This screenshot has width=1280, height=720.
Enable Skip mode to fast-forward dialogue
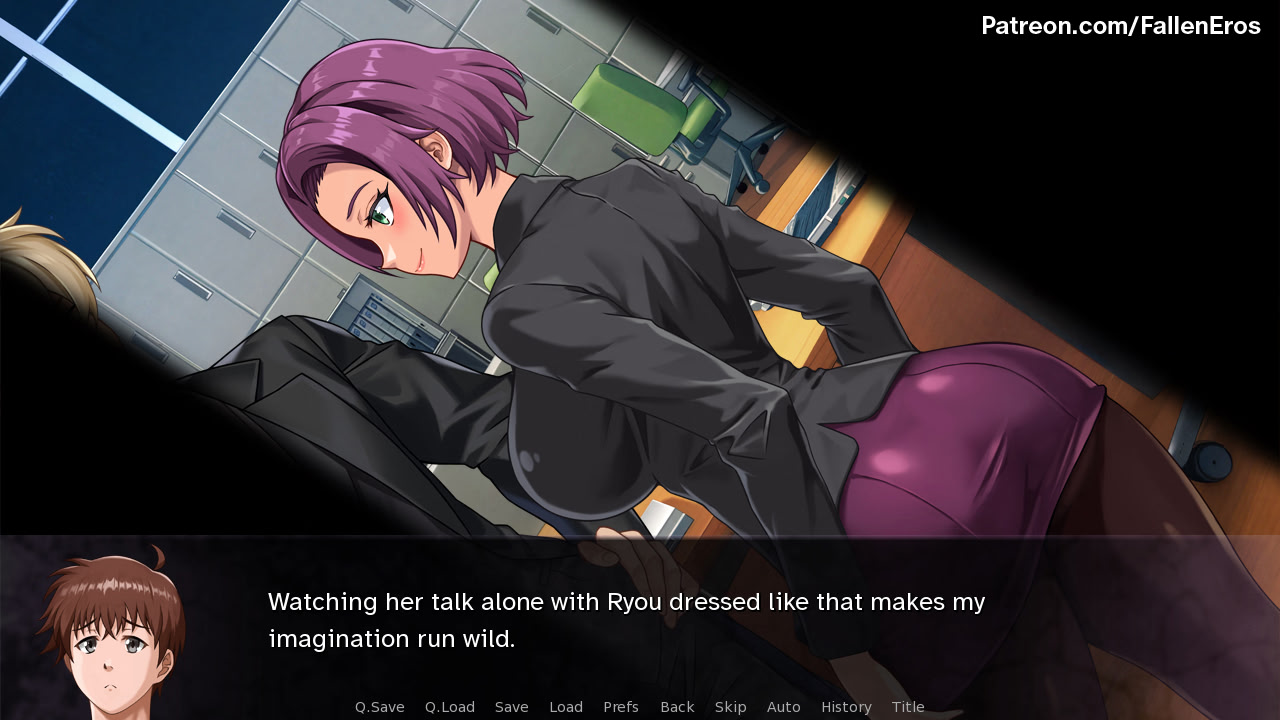[730, 706]
